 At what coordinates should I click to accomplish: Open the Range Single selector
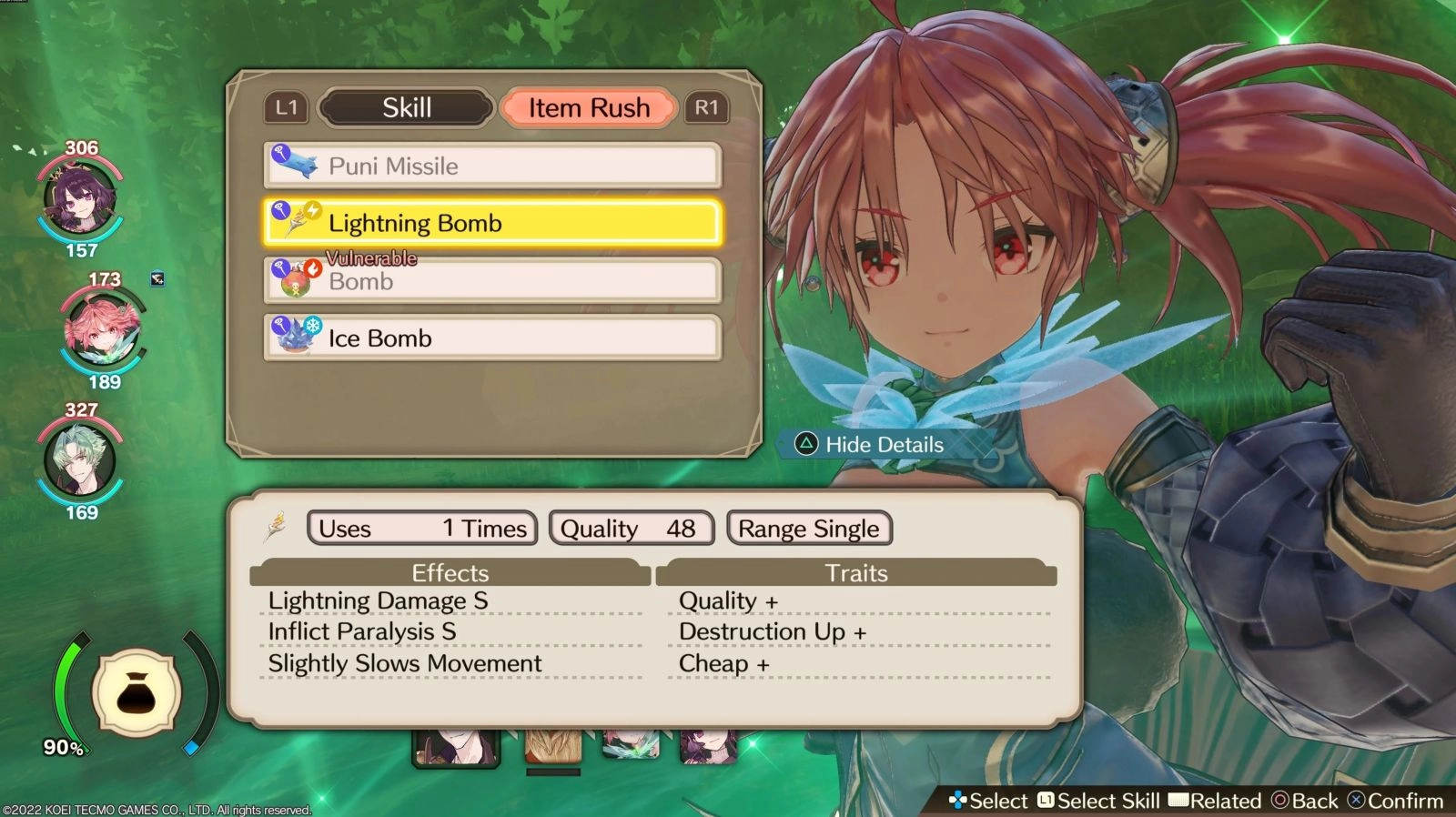(808, 528)
